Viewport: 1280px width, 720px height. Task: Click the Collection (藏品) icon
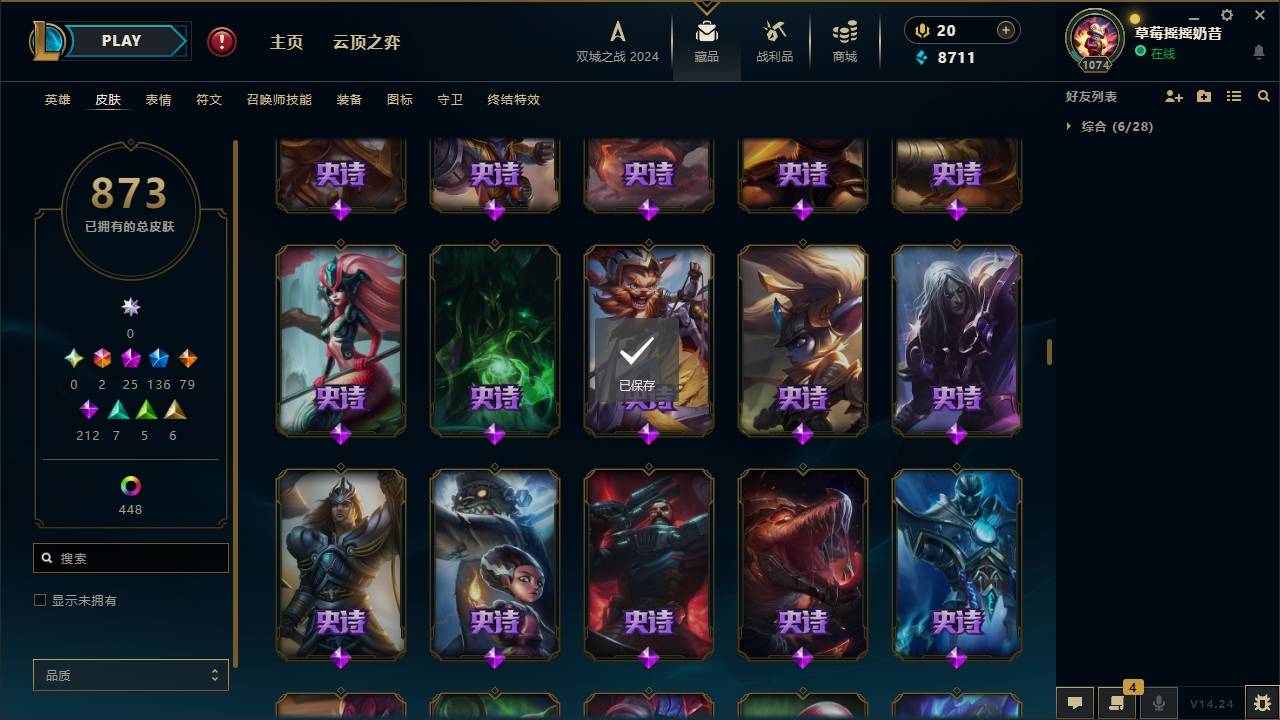pyautogui.click(x=707, y=35)
